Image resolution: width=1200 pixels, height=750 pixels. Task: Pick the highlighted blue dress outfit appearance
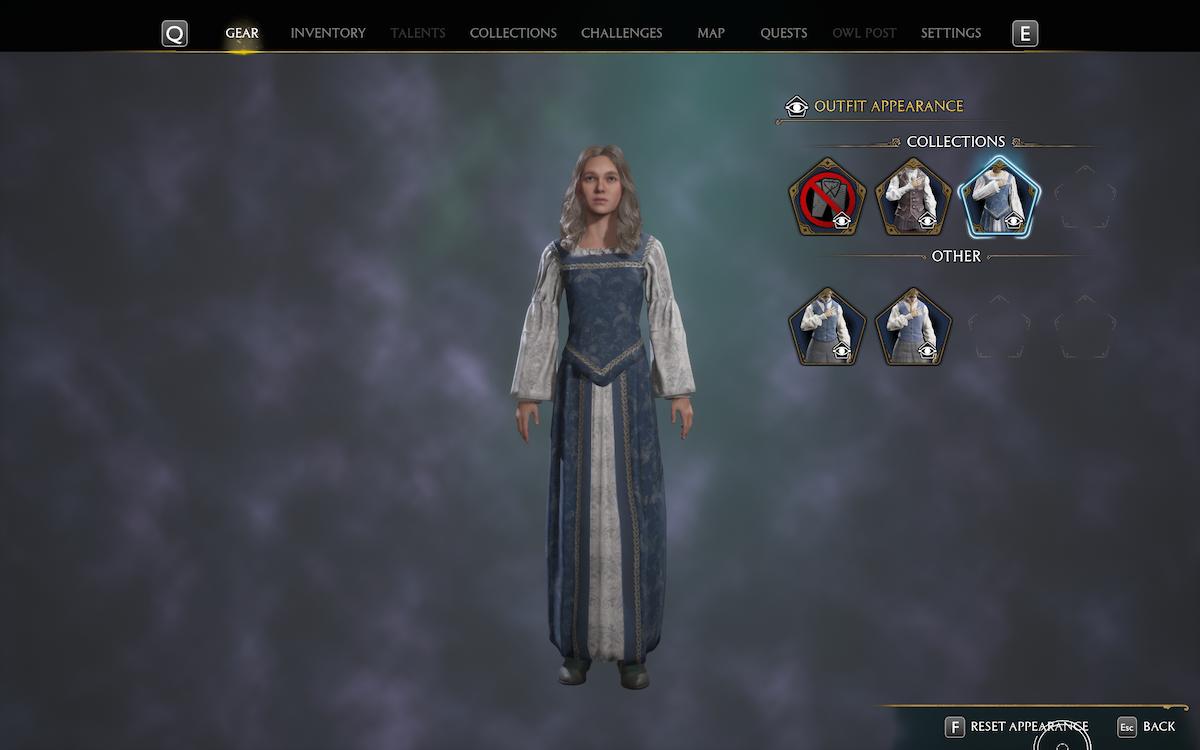coord(999,198)
